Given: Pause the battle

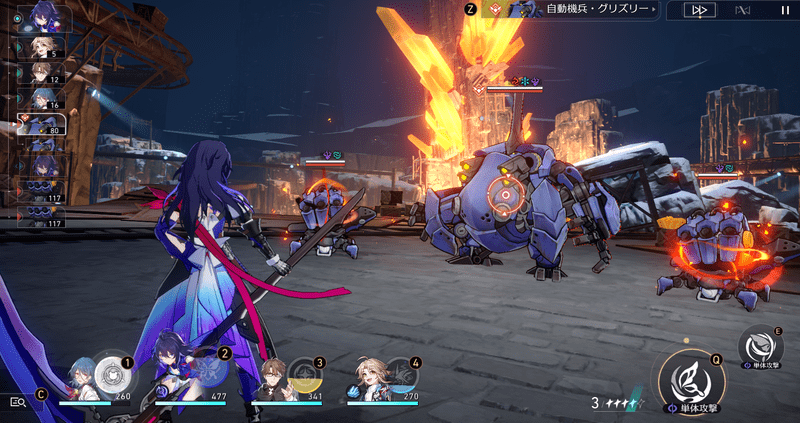Looking at the screenshot, I should (784, 10).
